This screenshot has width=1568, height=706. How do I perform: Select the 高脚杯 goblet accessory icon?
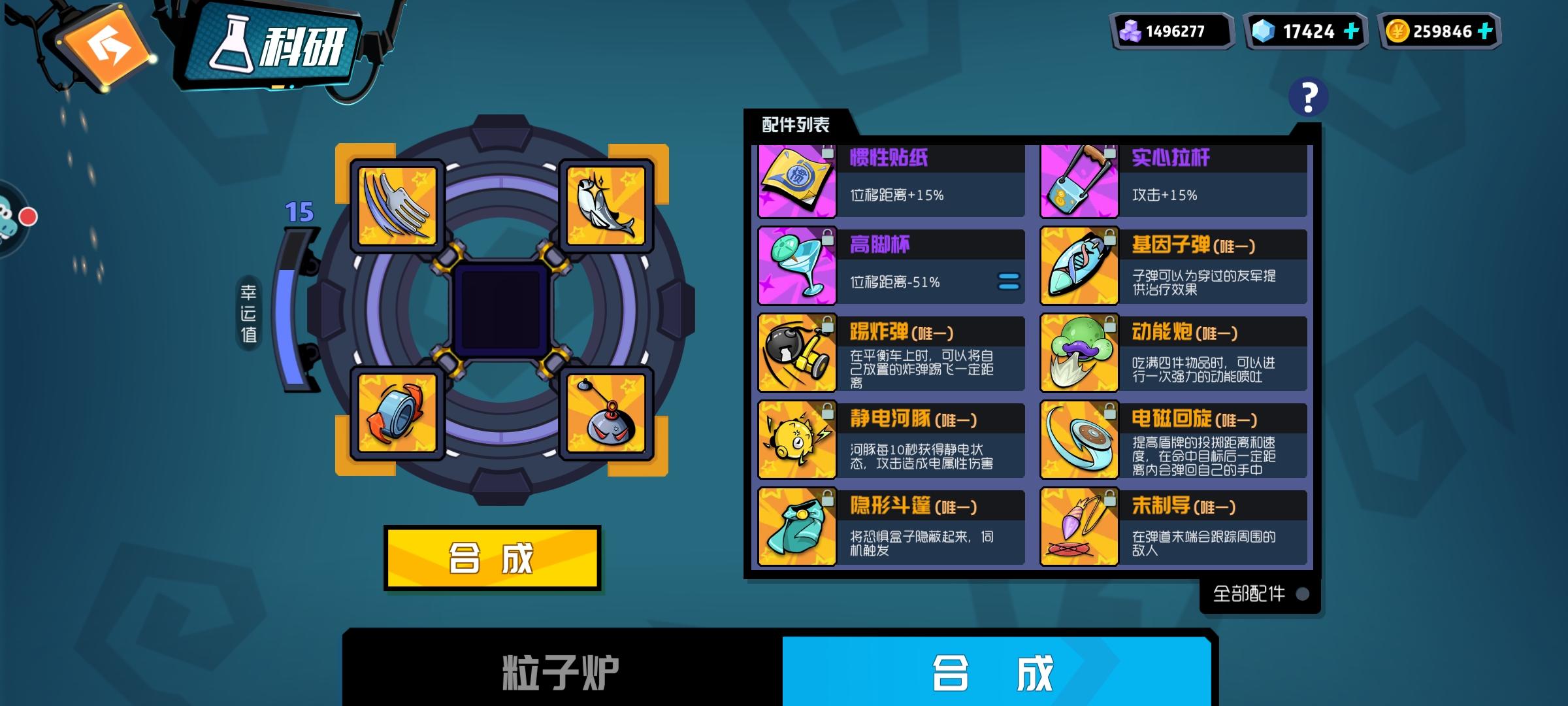point(796,265)
